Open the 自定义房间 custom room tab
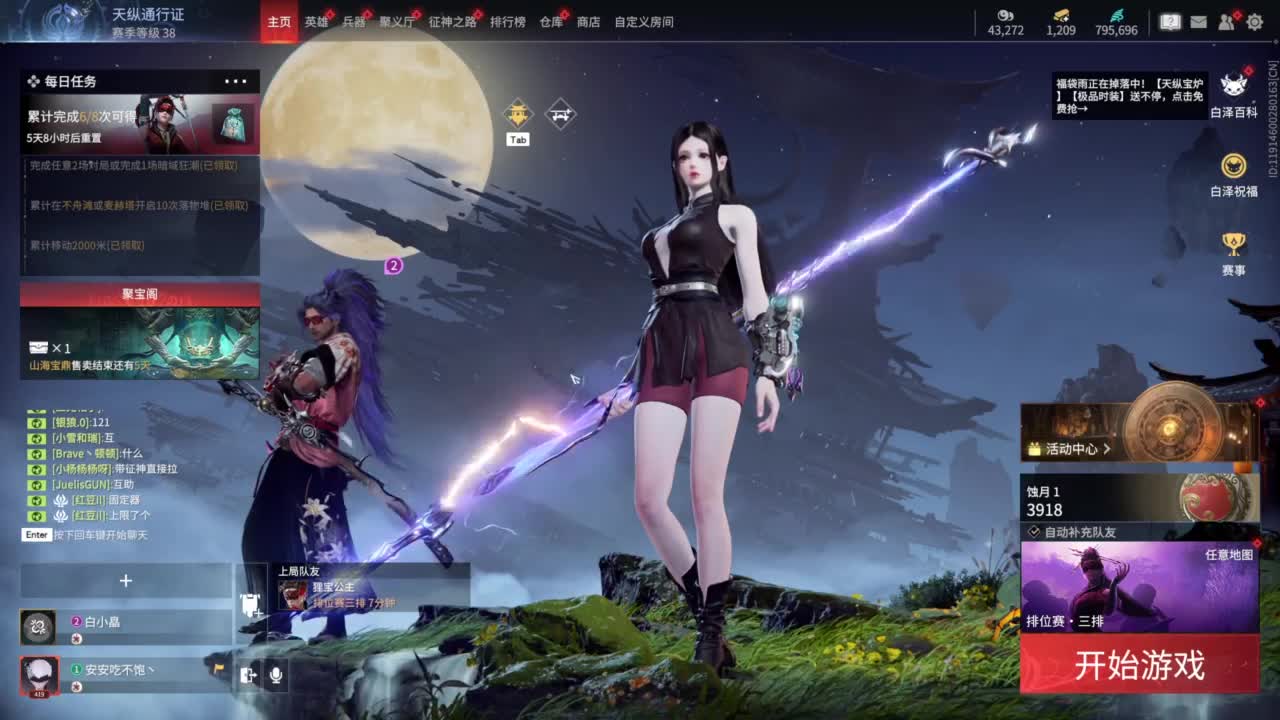This screenshot has width=1280, height=720. (643, 22)
